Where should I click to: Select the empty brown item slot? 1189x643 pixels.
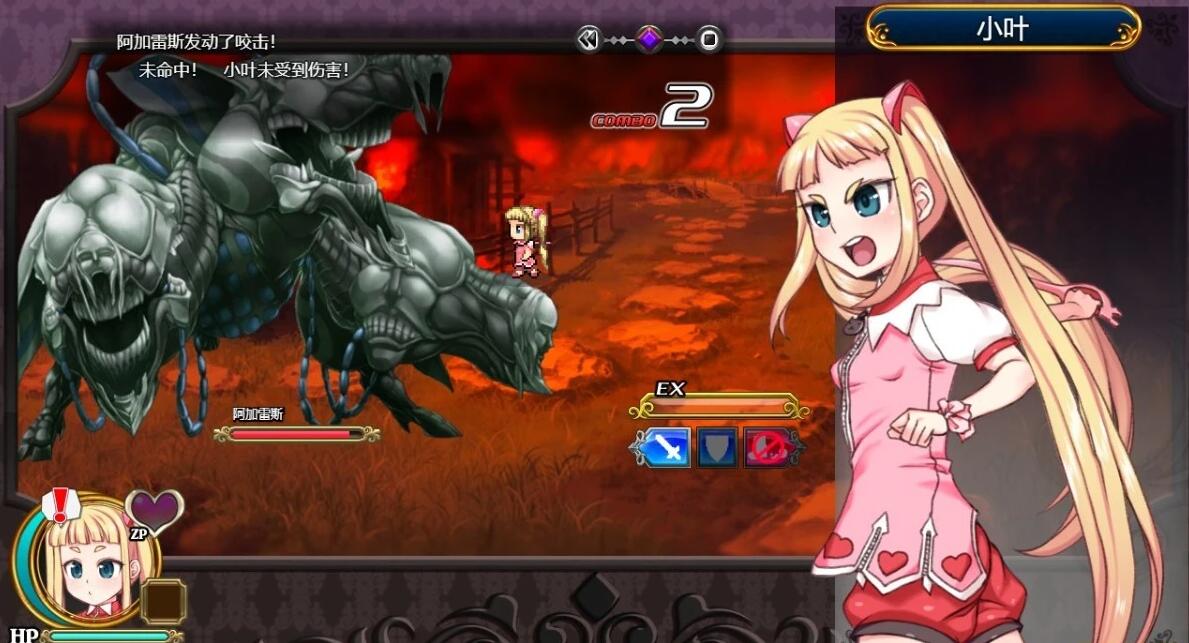coord(163,601)
